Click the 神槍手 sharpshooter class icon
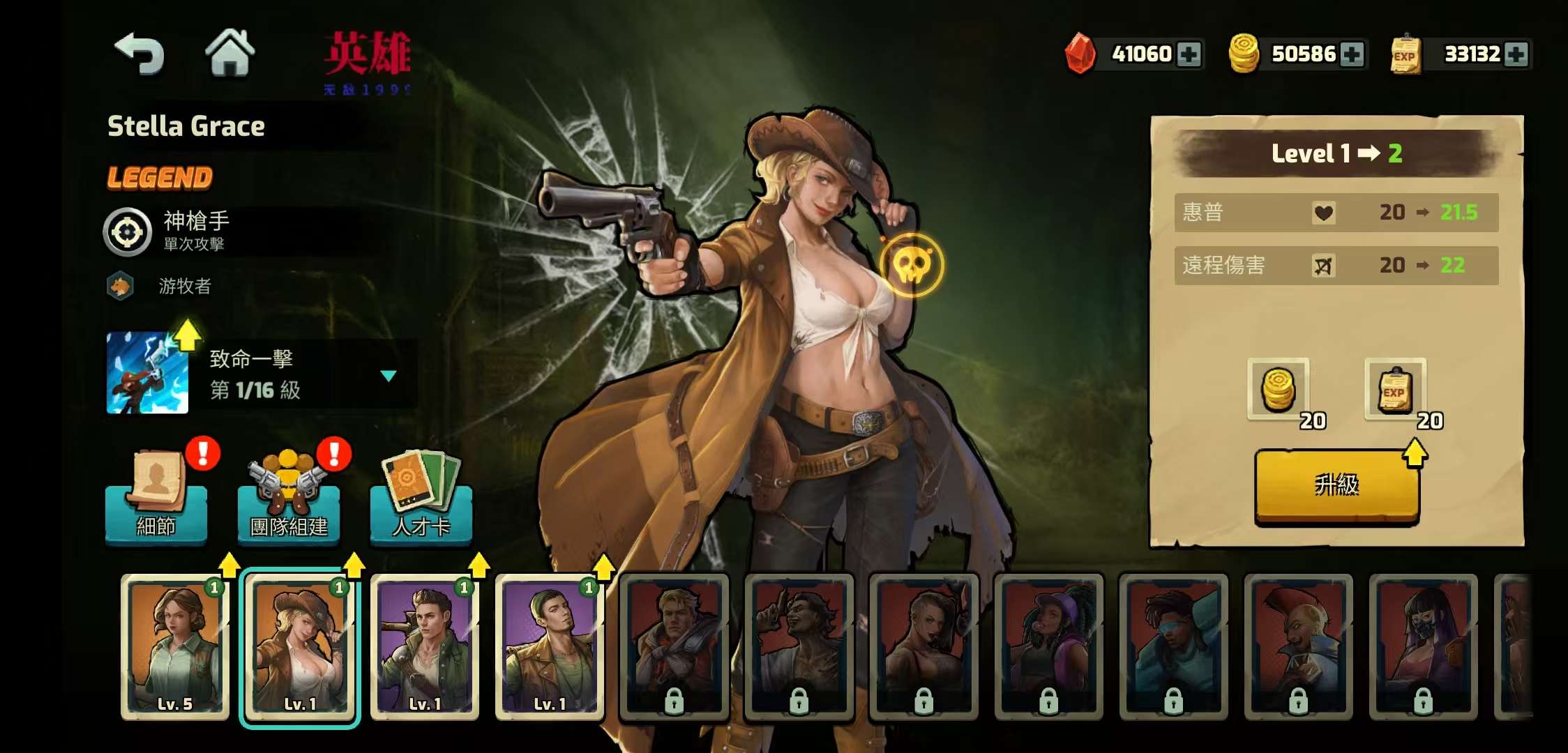 (x=128, y=232)
